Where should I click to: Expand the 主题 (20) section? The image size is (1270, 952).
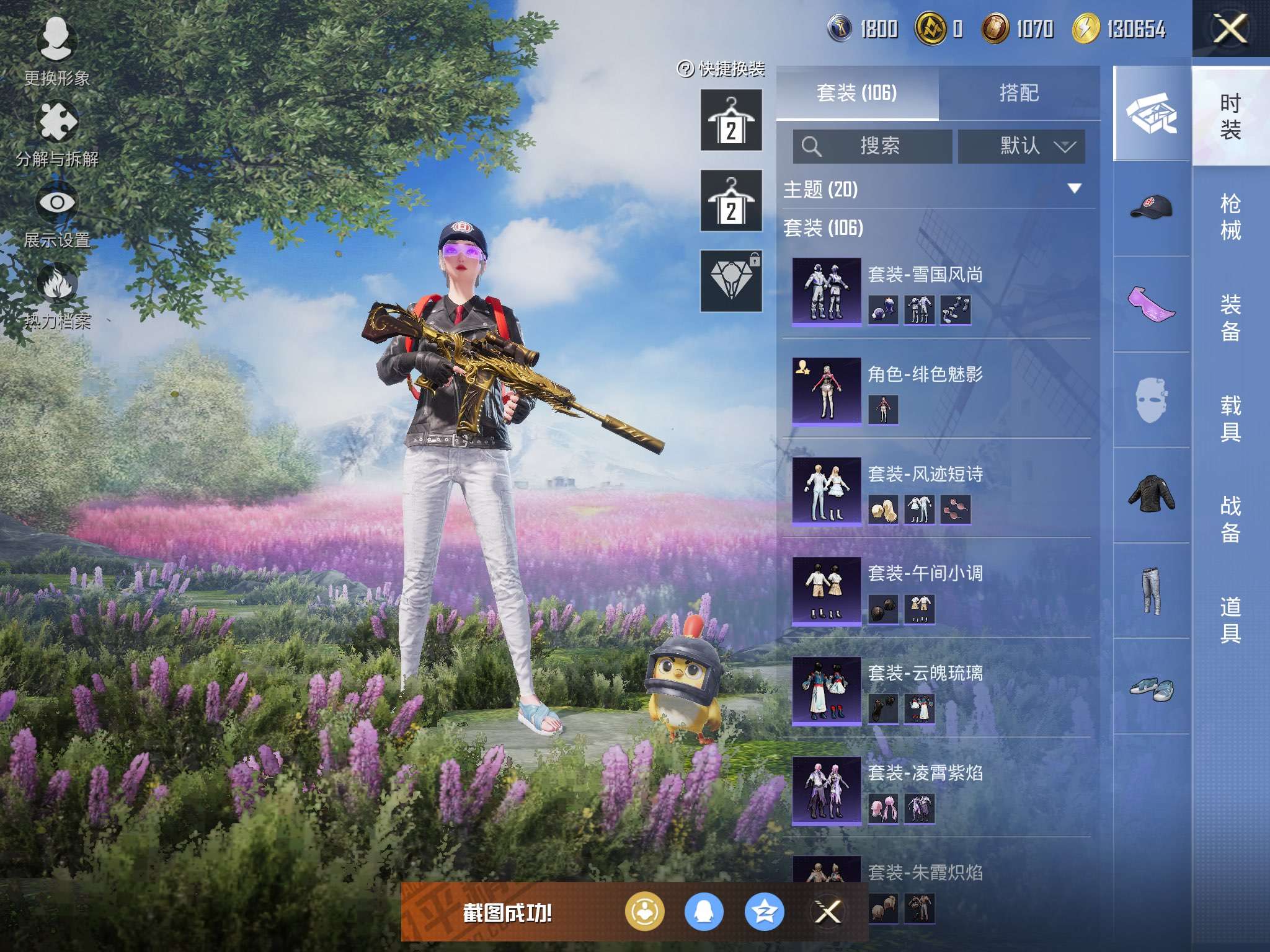[x=1074, y=188]
